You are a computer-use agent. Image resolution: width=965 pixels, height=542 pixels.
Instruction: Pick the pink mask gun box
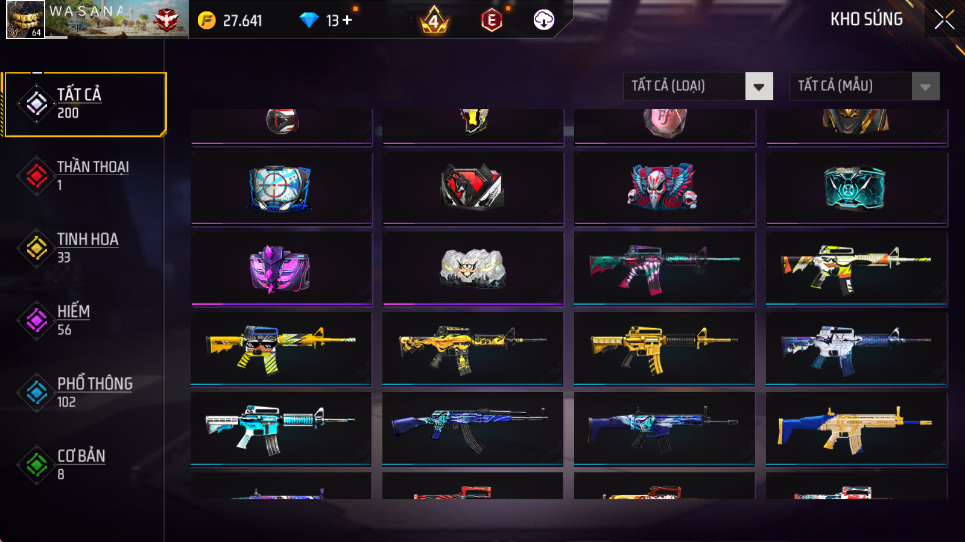(x=280, y=267)
